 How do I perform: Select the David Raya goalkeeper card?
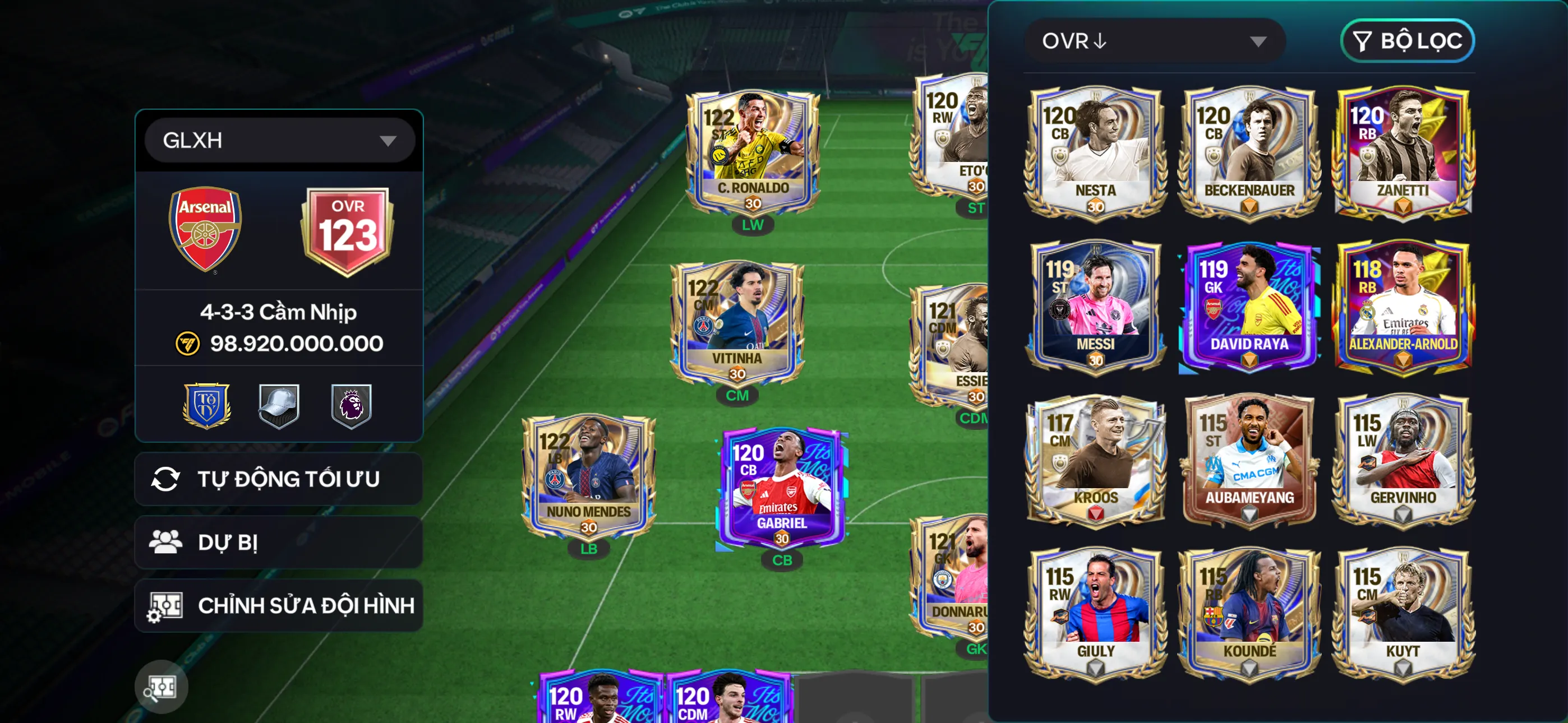(x=1249, y=306)
